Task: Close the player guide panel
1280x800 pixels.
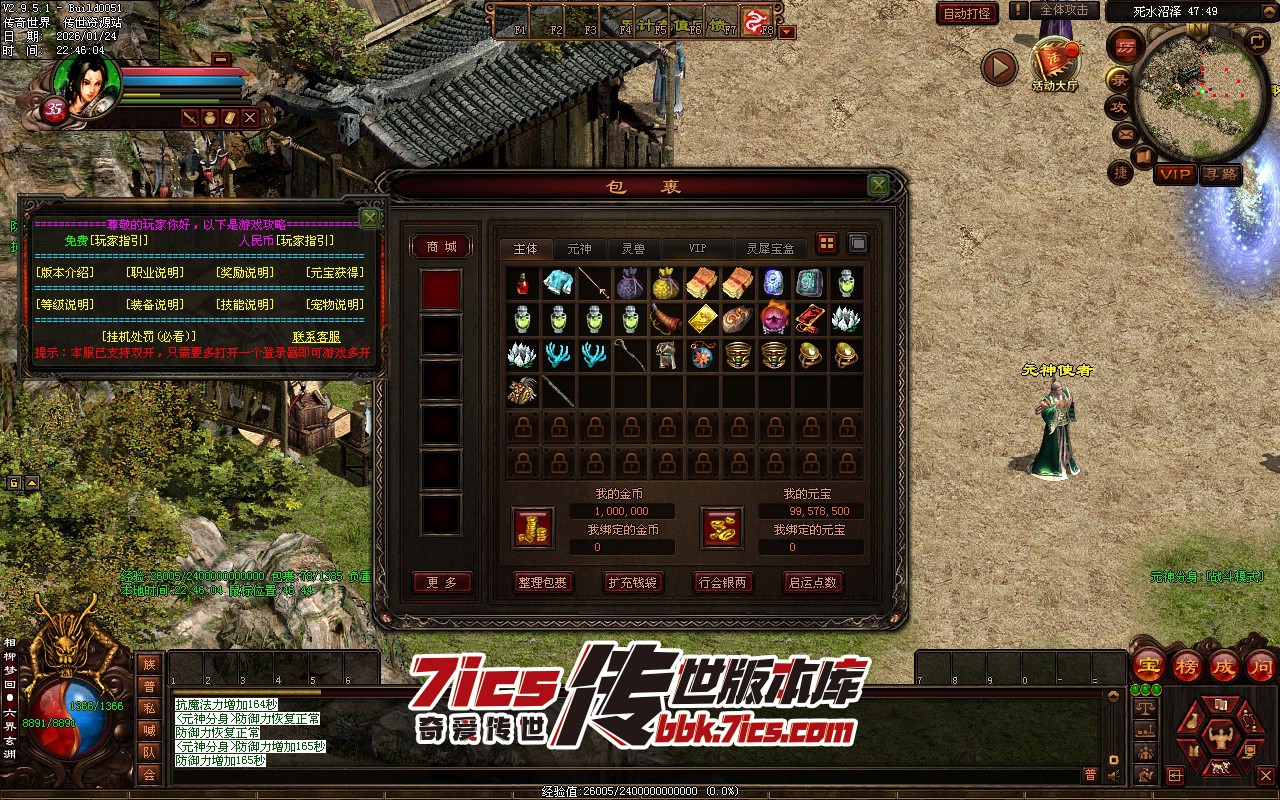Action: 369,218
